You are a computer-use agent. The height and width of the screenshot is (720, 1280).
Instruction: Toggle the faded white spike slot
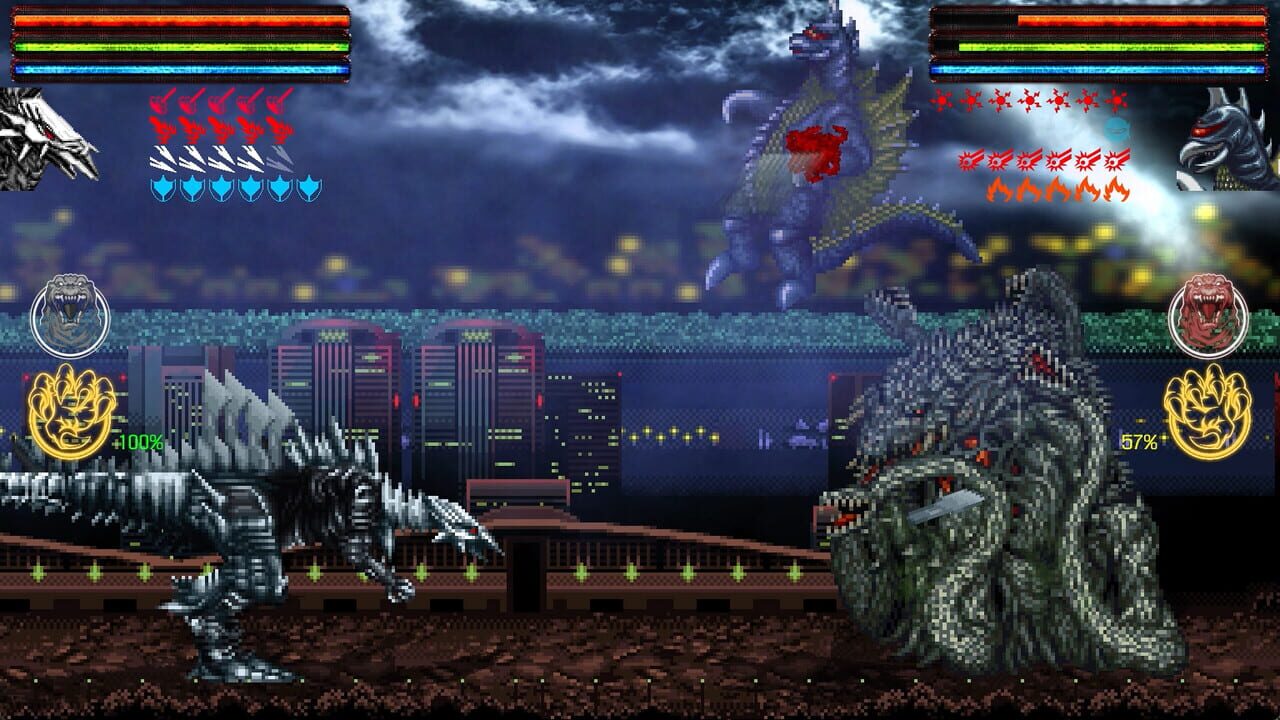pos(279,158)
